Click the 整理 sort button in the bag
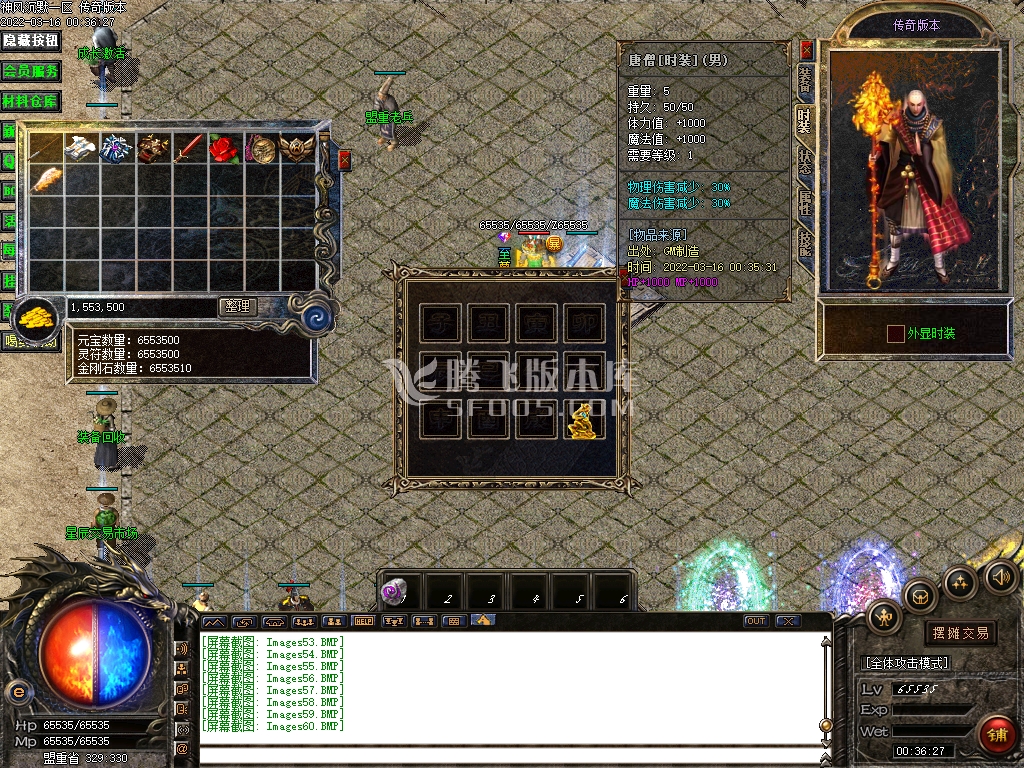The height and width of the screenshot is (768, 1024). [238, 307]
